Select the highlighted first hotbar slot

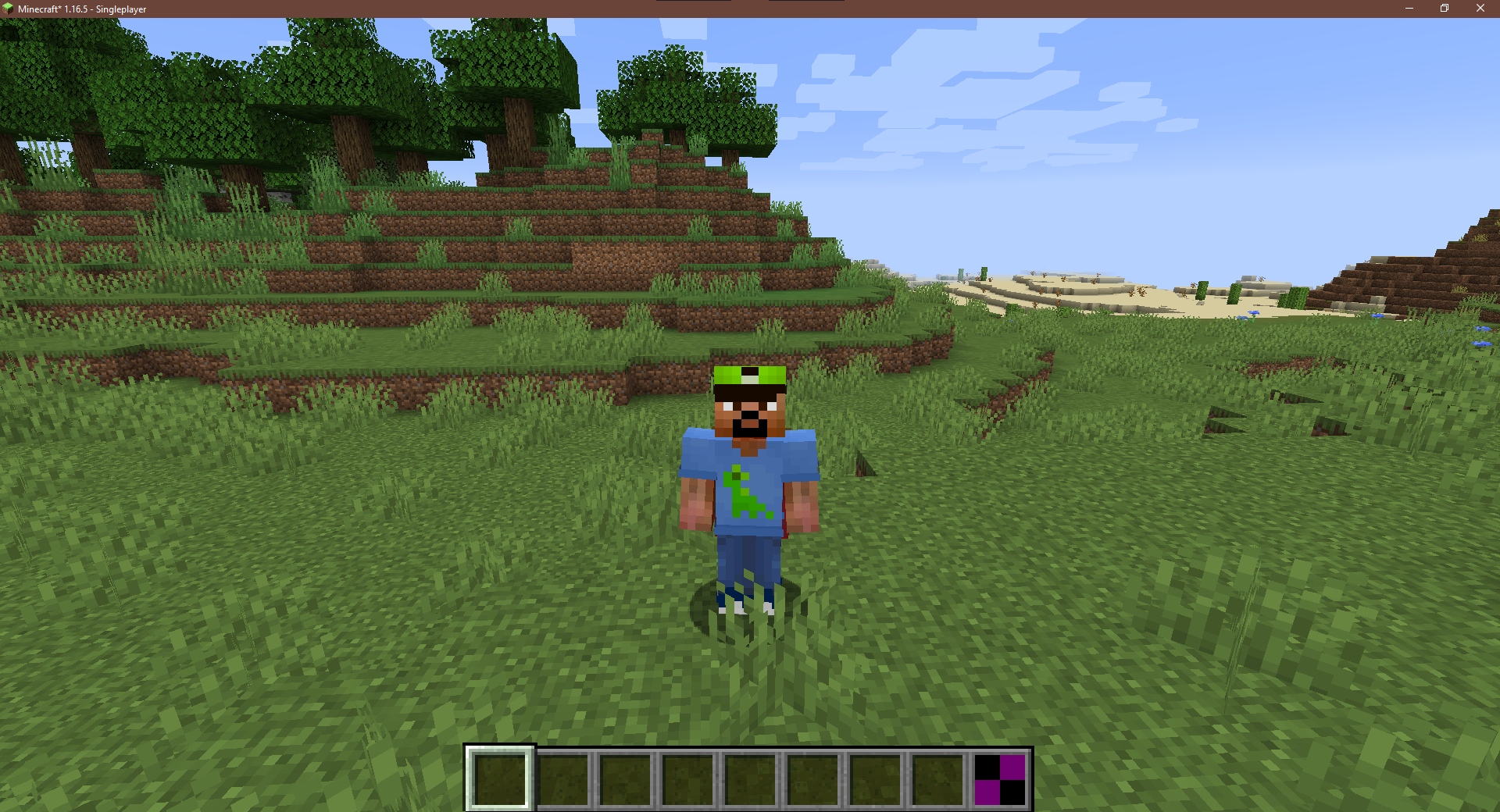coord(500,778)
